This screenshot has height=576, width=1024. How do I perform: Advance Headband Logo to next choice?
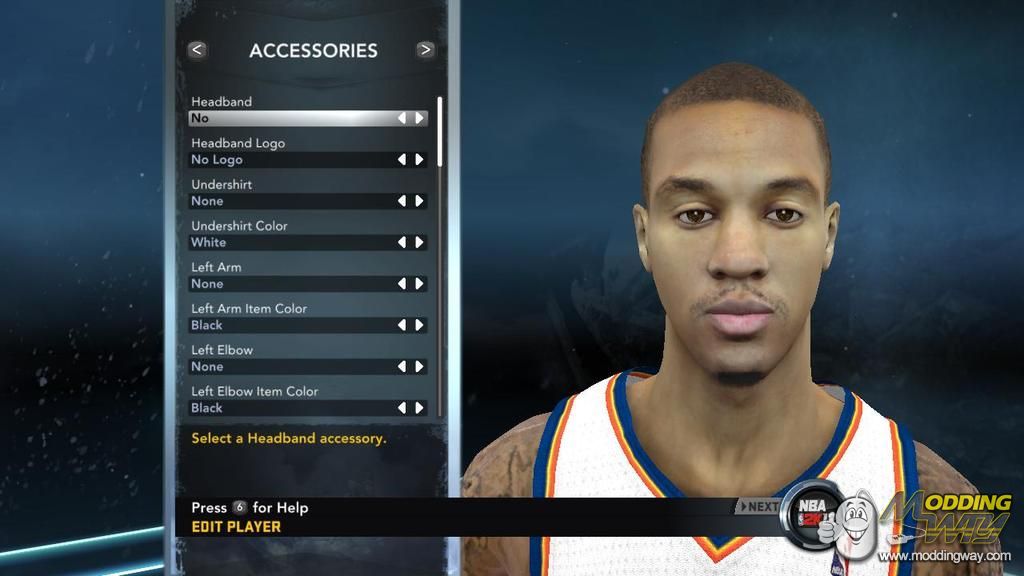click(x=420, y=159)
